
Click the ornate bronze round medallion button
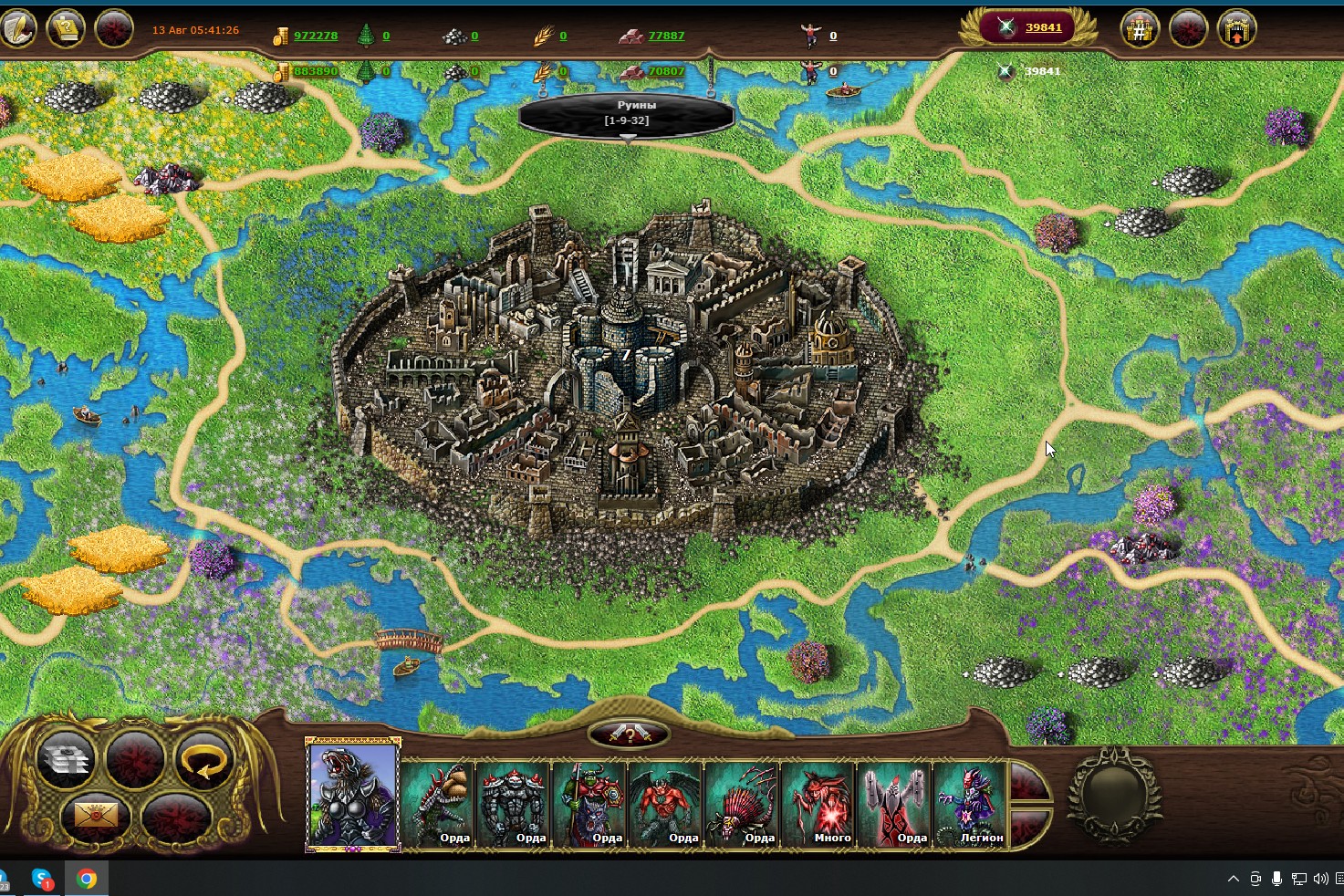pyautogui.click(x=1114, y=792)
